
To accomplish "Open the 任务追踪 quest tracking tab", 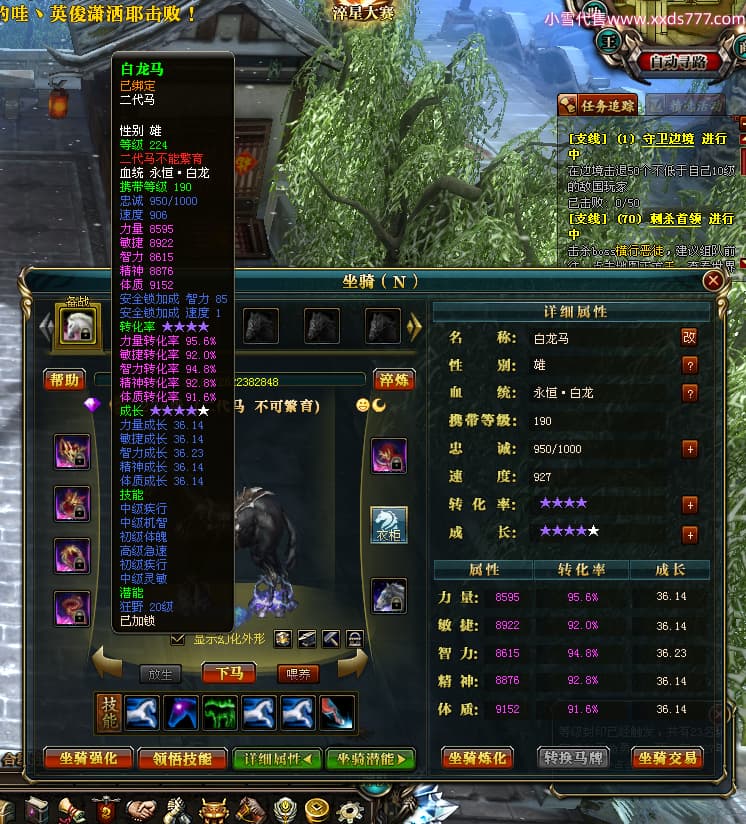I will pos(596,104).
